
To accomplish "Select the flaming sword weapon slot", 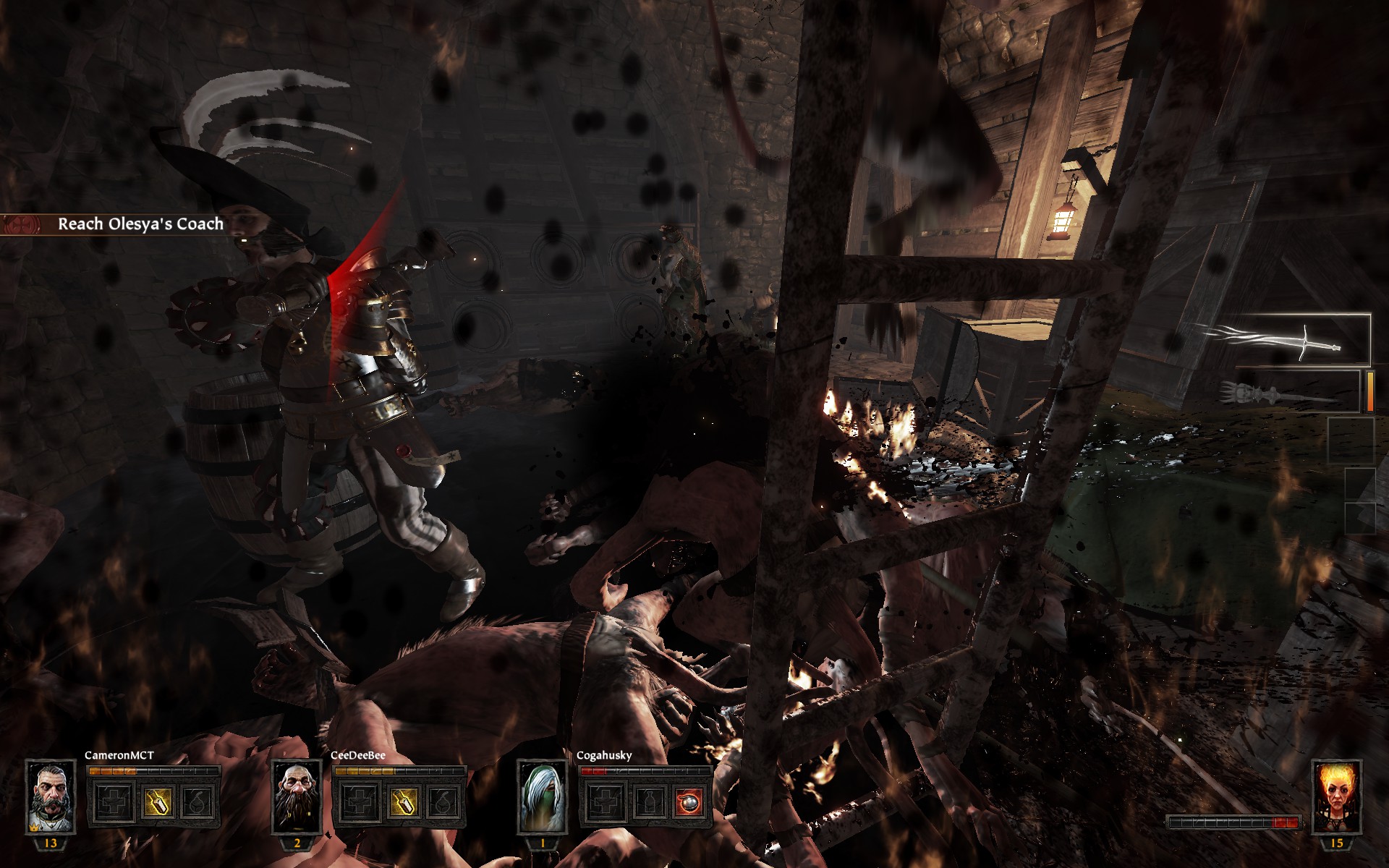I will click(1279, 340).
